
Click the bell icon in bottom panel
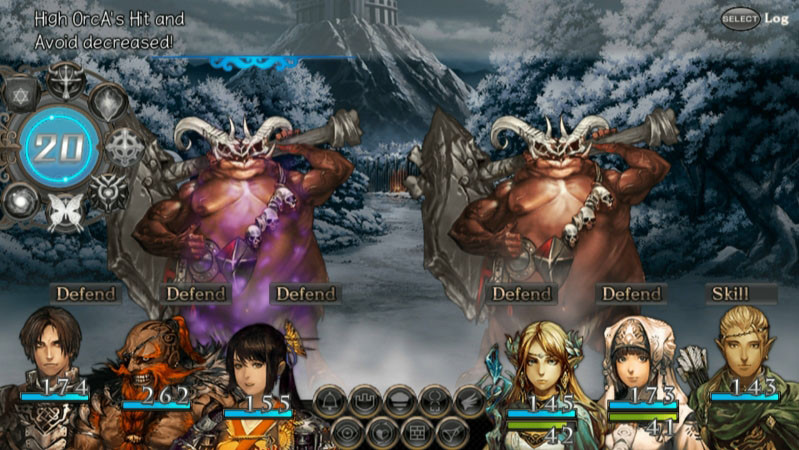click(329, 402)
